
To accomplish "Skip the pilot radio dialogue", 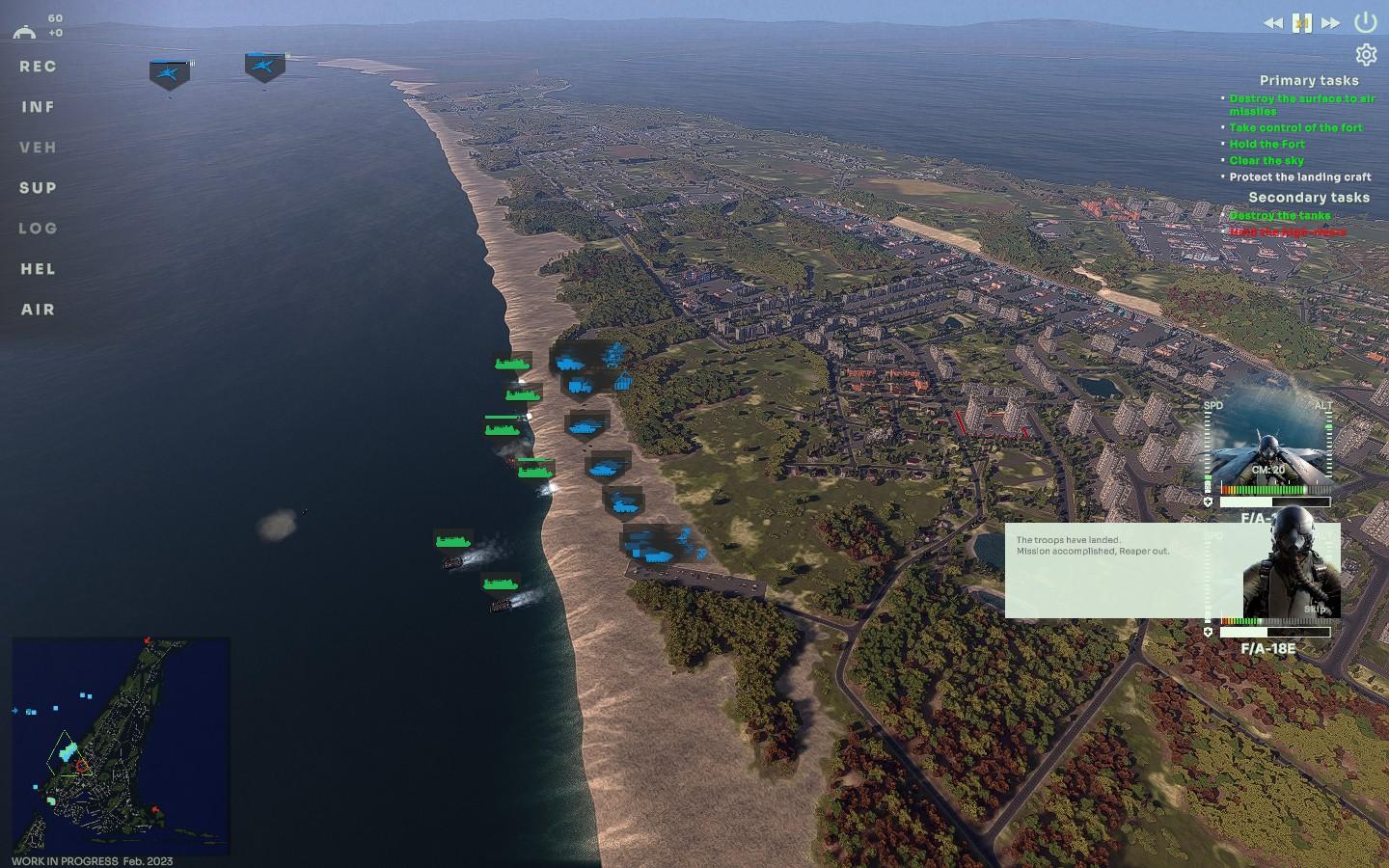I will [x=1316, y=609].
